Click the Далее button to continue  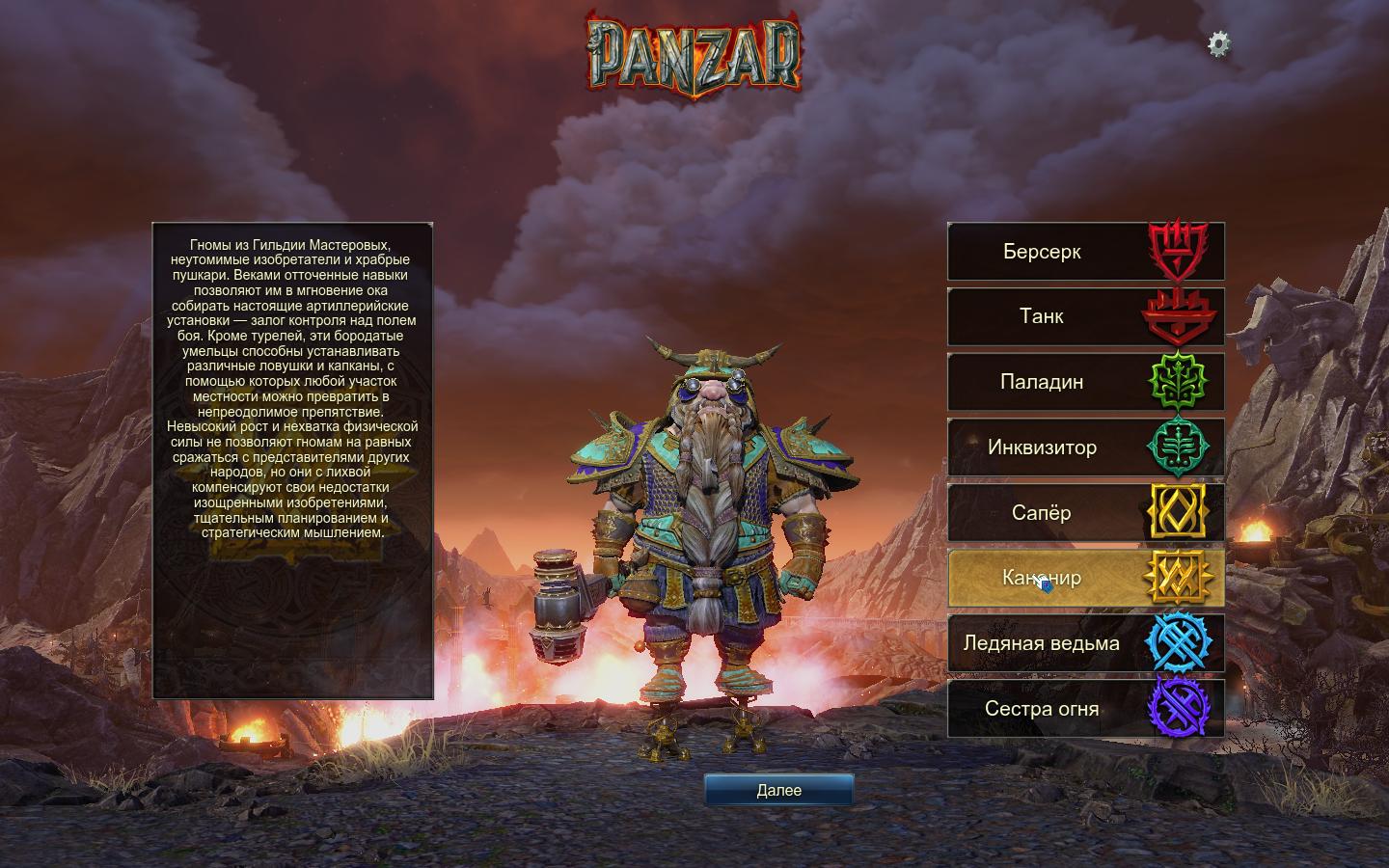click(x=778, y=790)
